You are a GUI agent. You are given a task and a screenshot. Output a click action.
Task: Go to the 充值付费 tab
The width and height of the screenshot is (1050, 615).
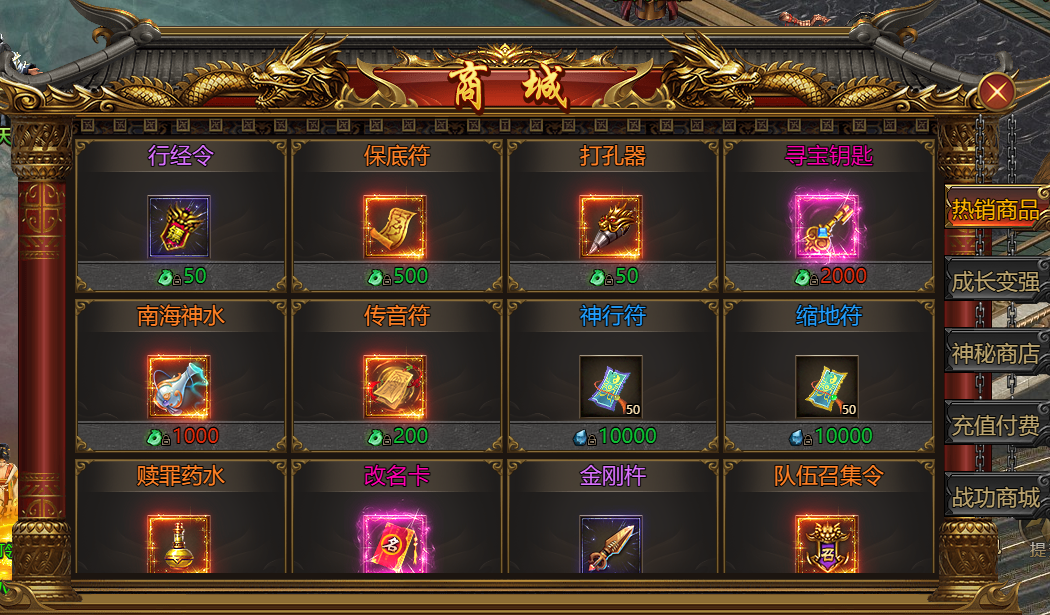[x=994, y=425]
